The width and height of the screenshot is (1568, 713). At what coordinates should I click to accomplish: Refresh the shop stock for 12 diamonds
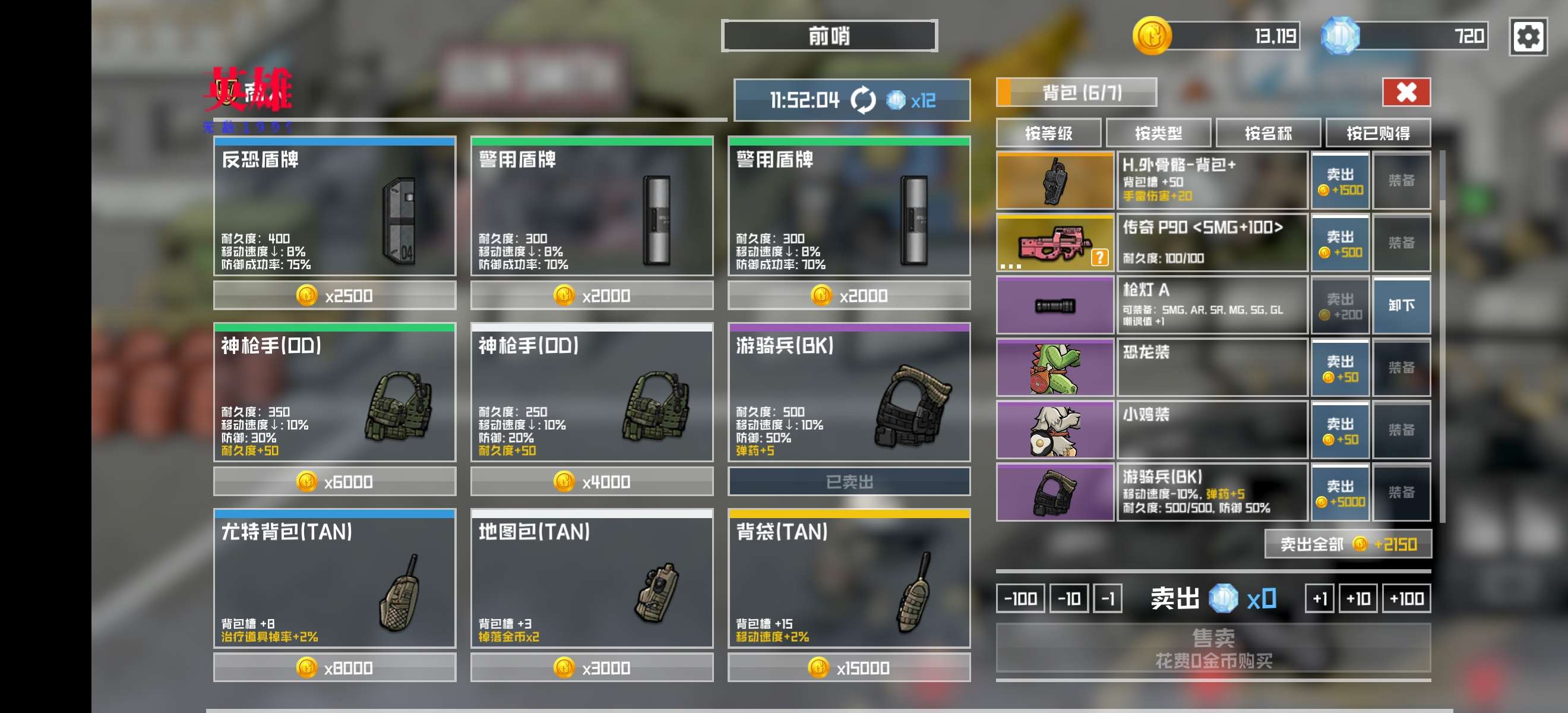tap(862, 100)
